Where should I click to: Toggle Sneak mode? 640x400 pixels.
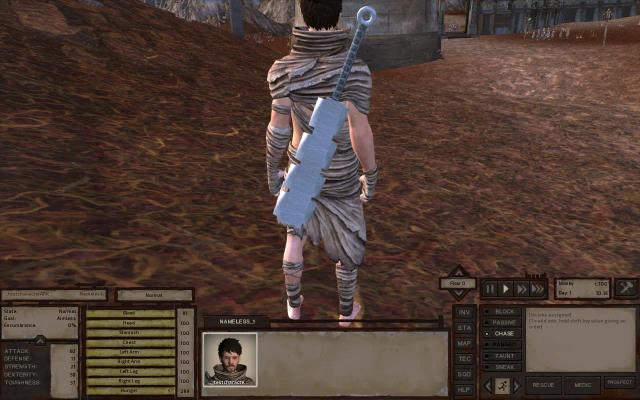tap(503, 366)
